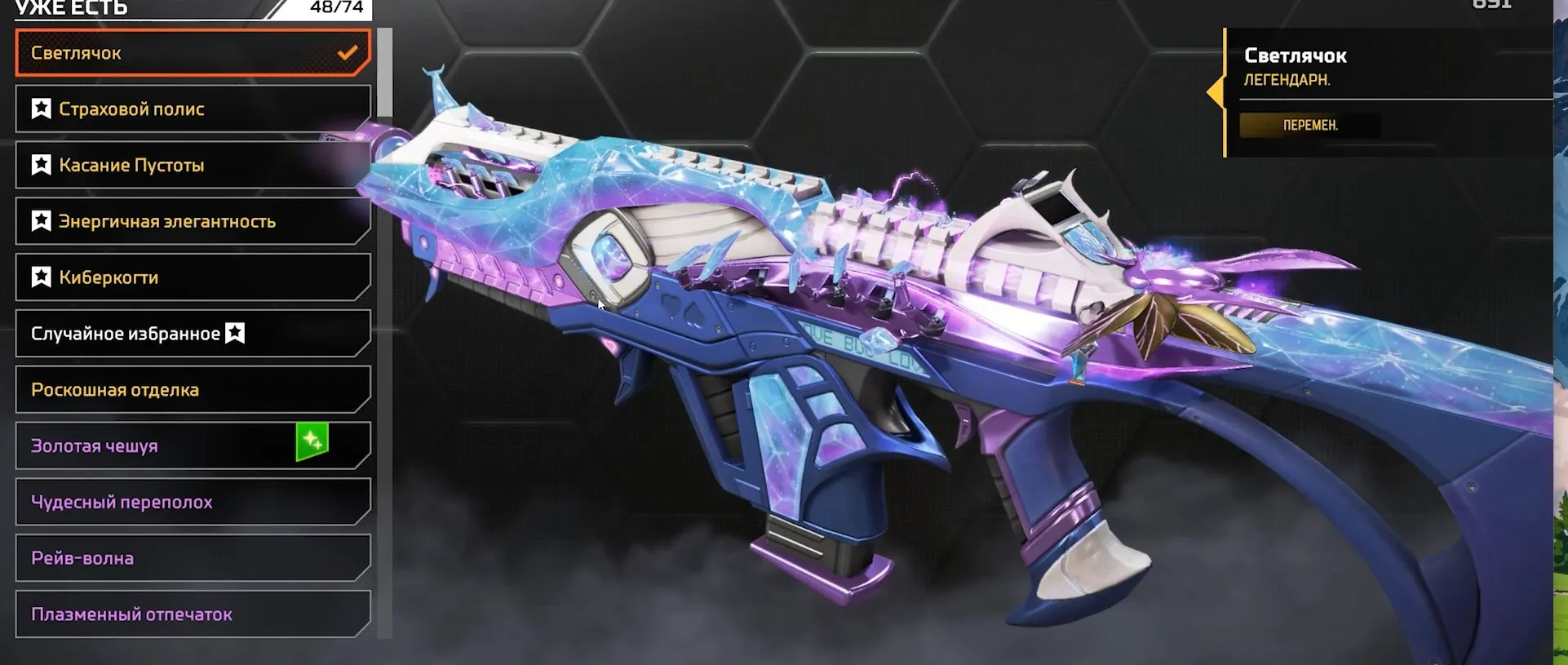Select the Касание Пустоты skin
1568x665 pixels.
tap(163, 164)
